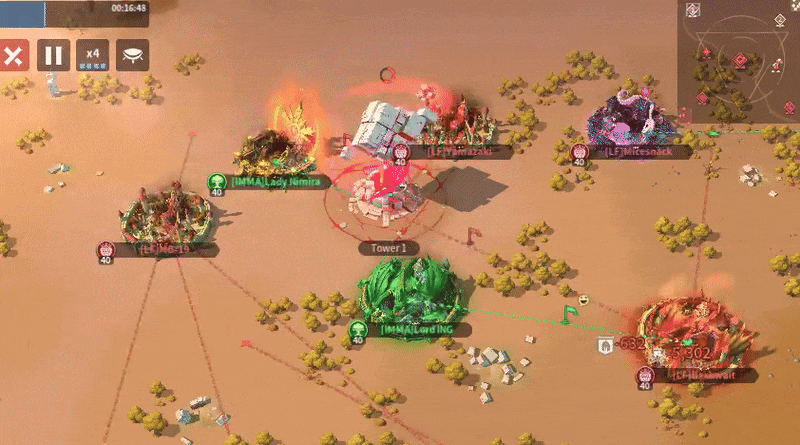The width and height of the screenshot is (800, 445).
Task: Change the x4 playback speed
Action: [92, 55]
